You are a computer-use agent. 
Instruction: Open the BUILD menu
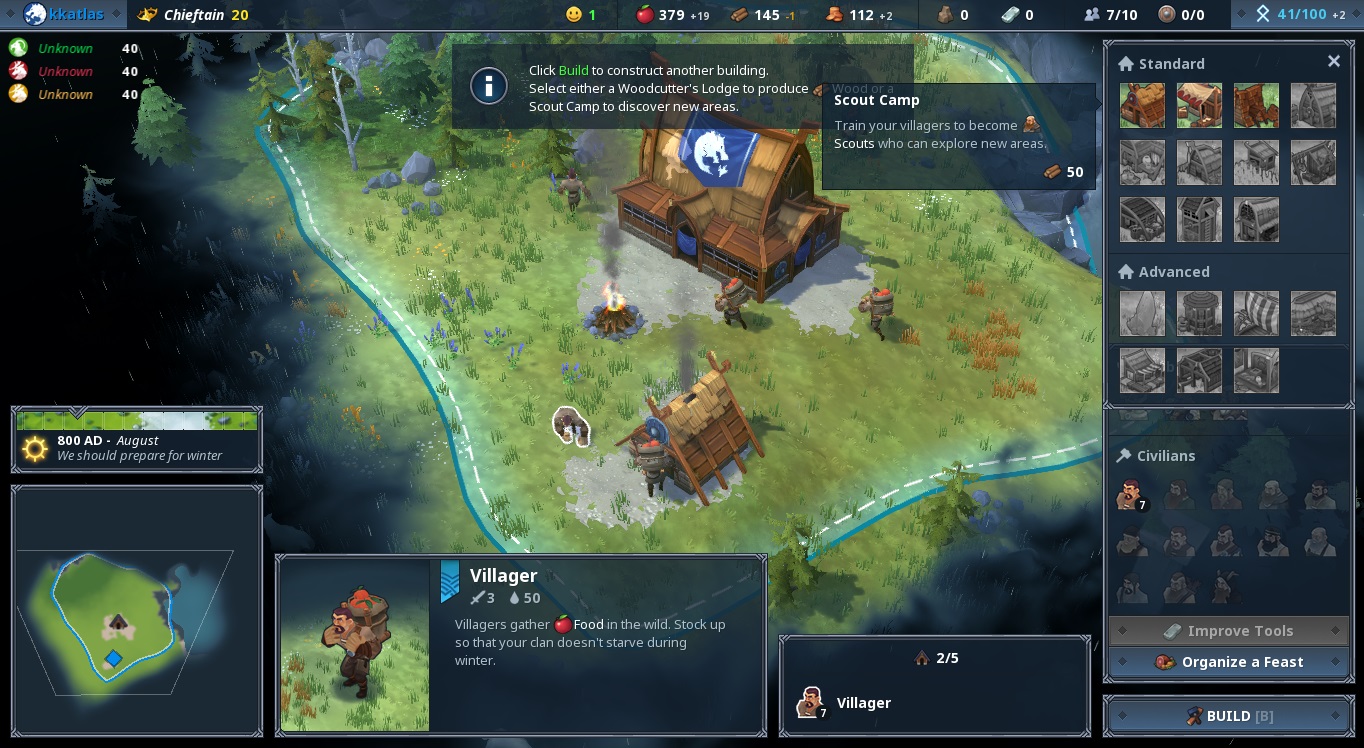click(x=1229, y=715)
